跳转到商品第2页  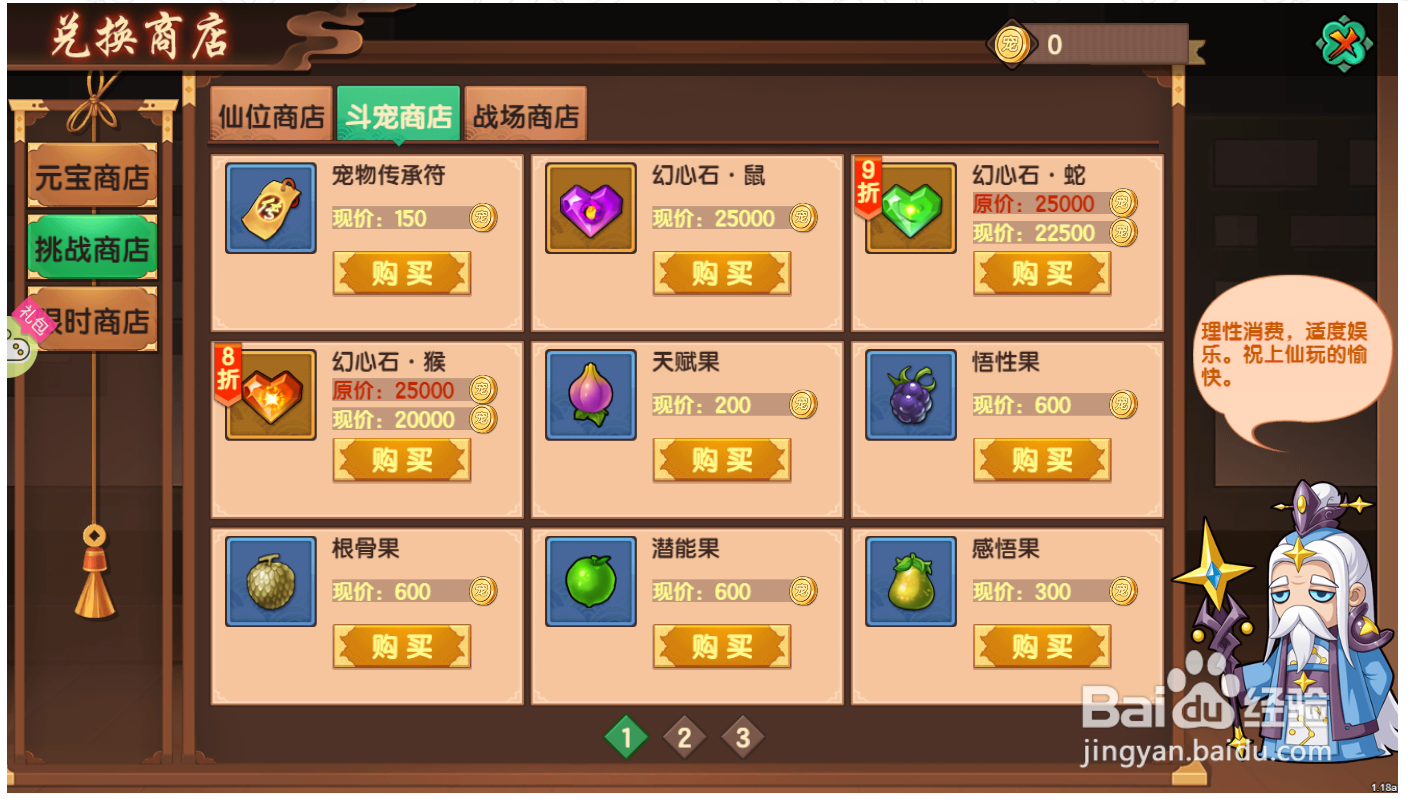684,737
